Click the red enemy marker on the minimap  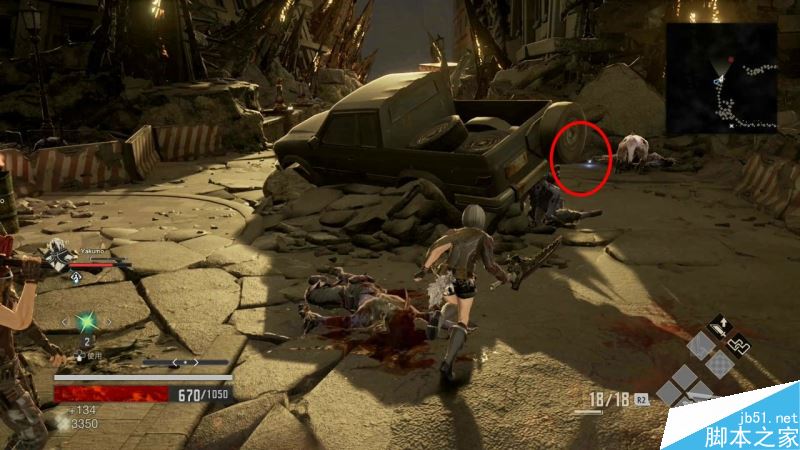pyautogui.click(x=731, y=61)
